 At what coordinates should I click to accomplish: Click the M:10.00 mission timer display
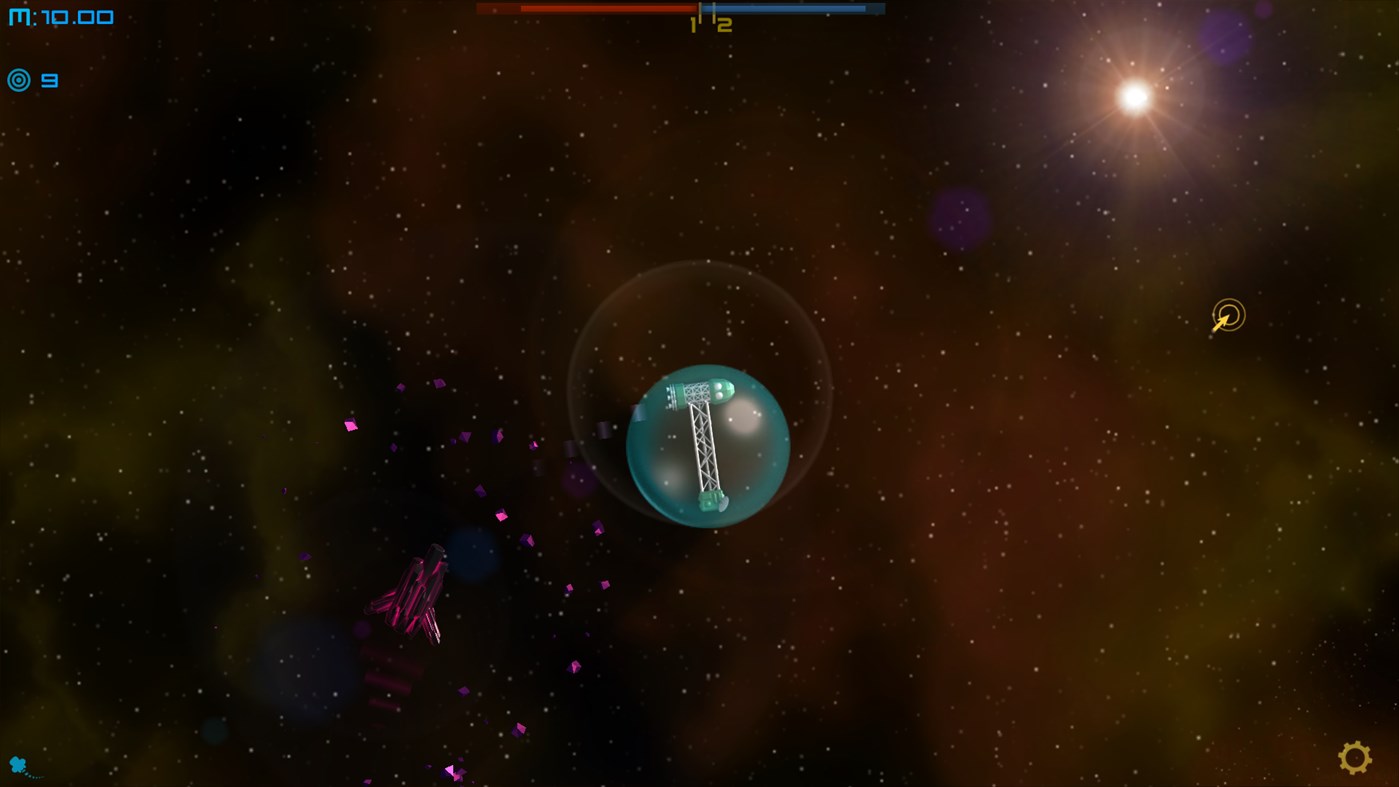click(x=60, y=15)
